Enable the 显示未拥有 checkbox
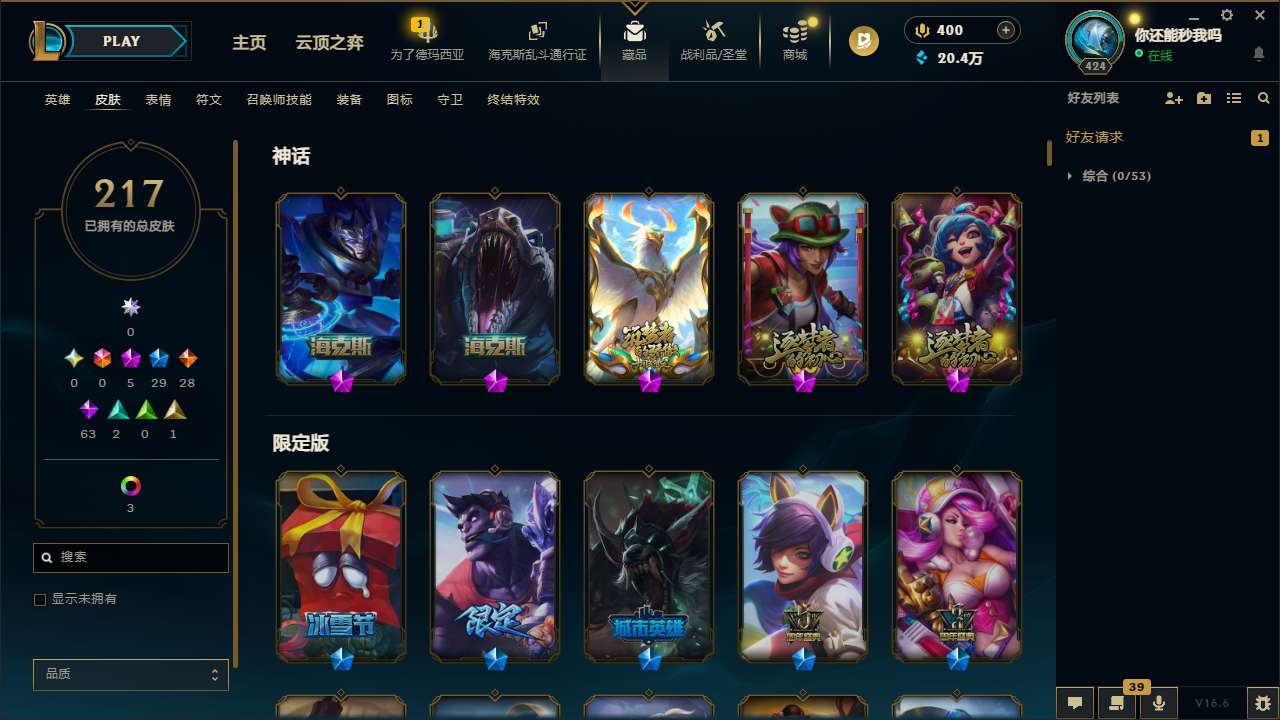1280x720 pixels. pyautogui.click(x=40, y=599)
